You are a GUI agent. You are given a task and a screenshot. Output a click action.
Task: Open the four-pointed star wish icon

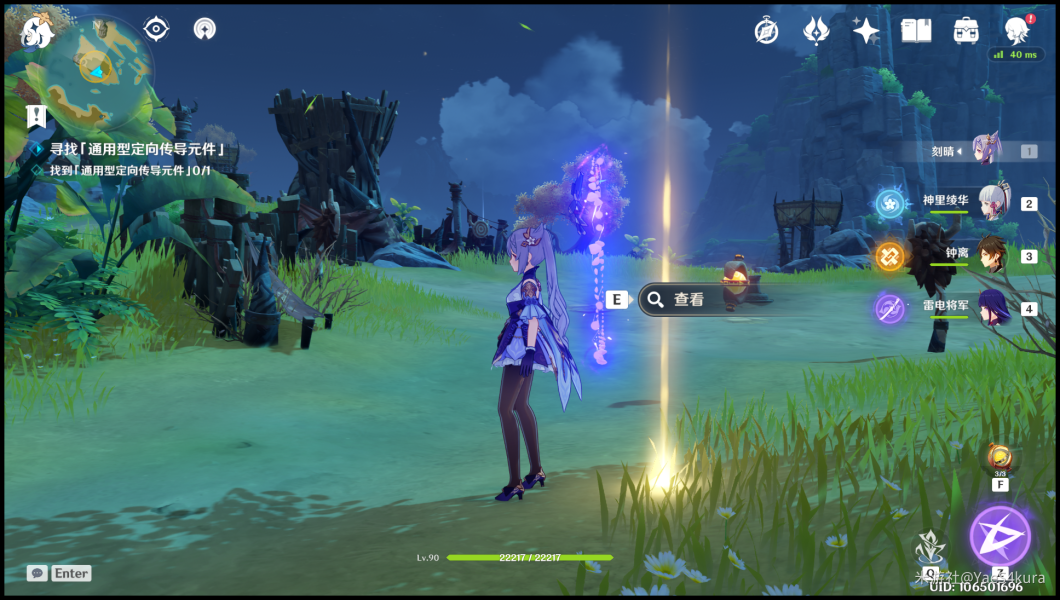tap(866, 31)
